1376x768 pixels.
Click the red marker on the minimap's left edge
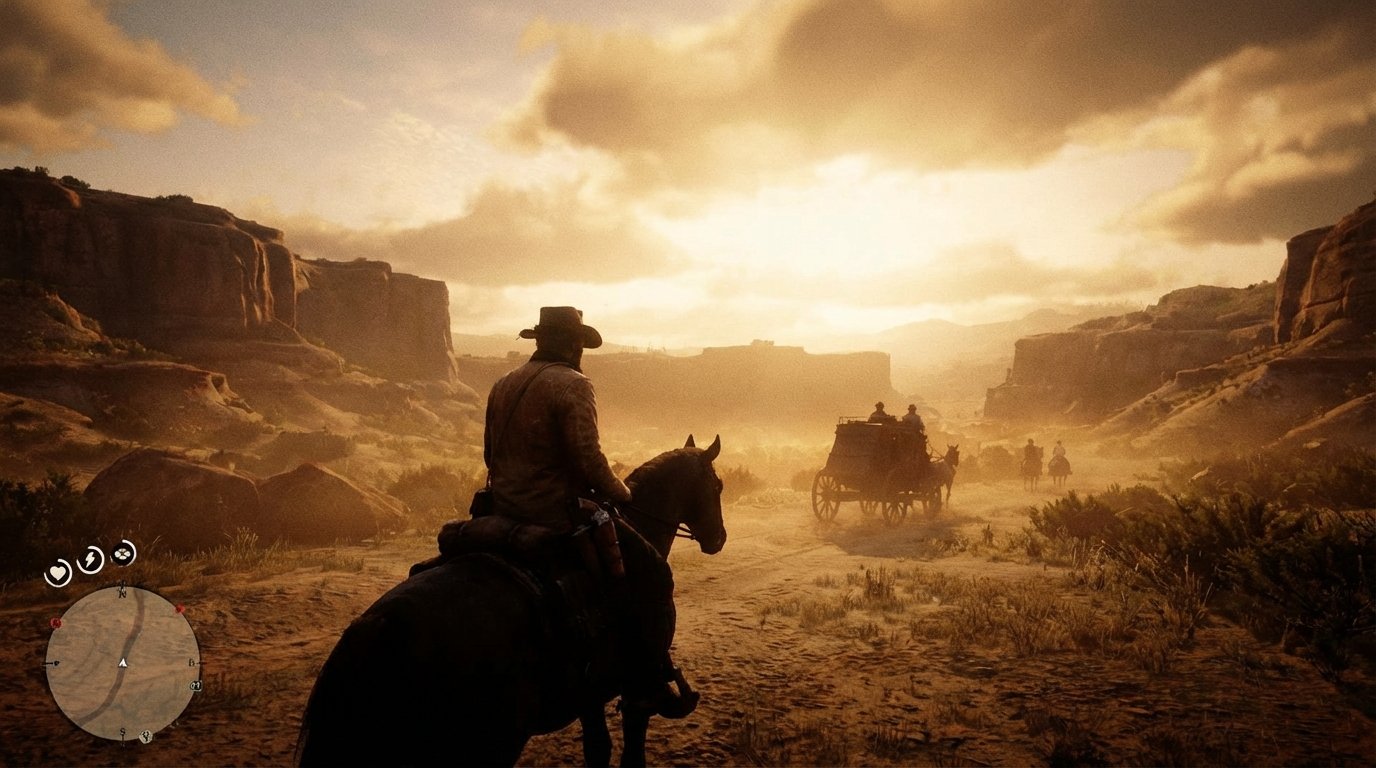pyautogui.click(x=55, y=622)
